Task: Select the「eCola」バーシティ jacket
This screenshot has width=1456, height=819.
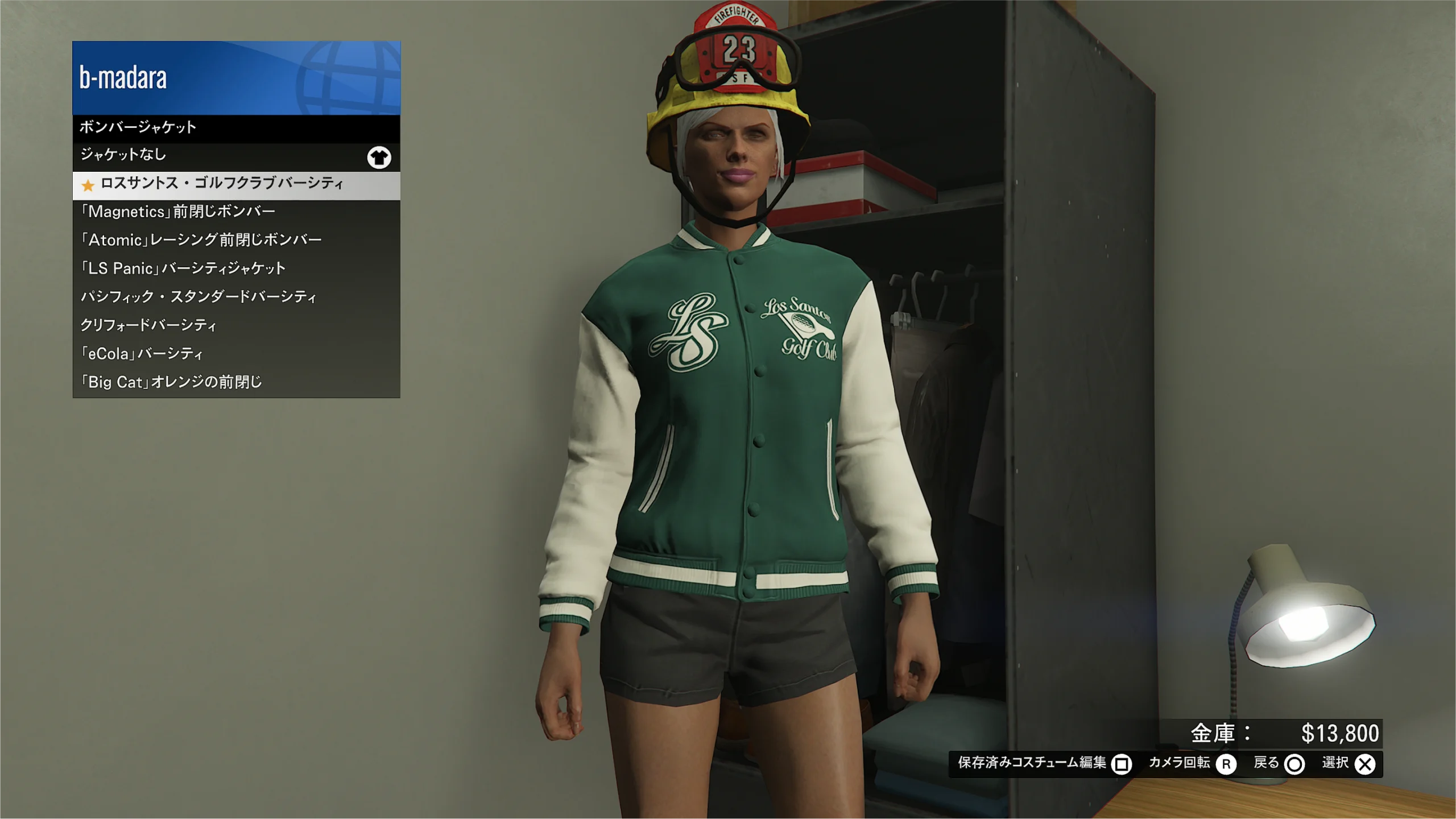Action: point(236,354)
